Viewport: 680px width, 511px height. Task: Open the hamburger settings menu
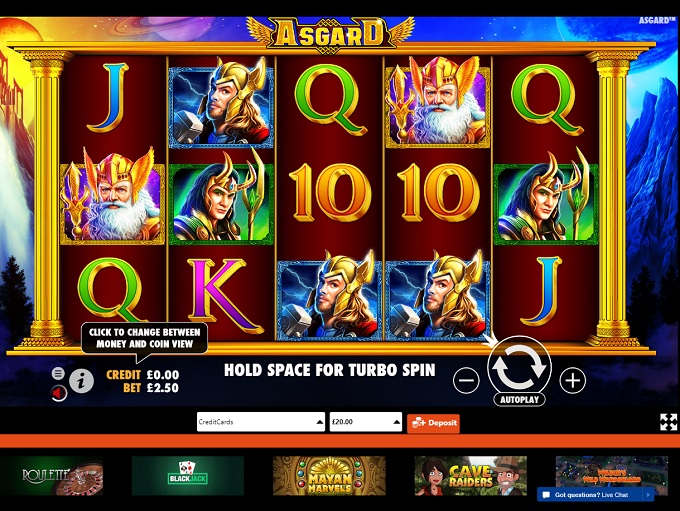(58, 373)
